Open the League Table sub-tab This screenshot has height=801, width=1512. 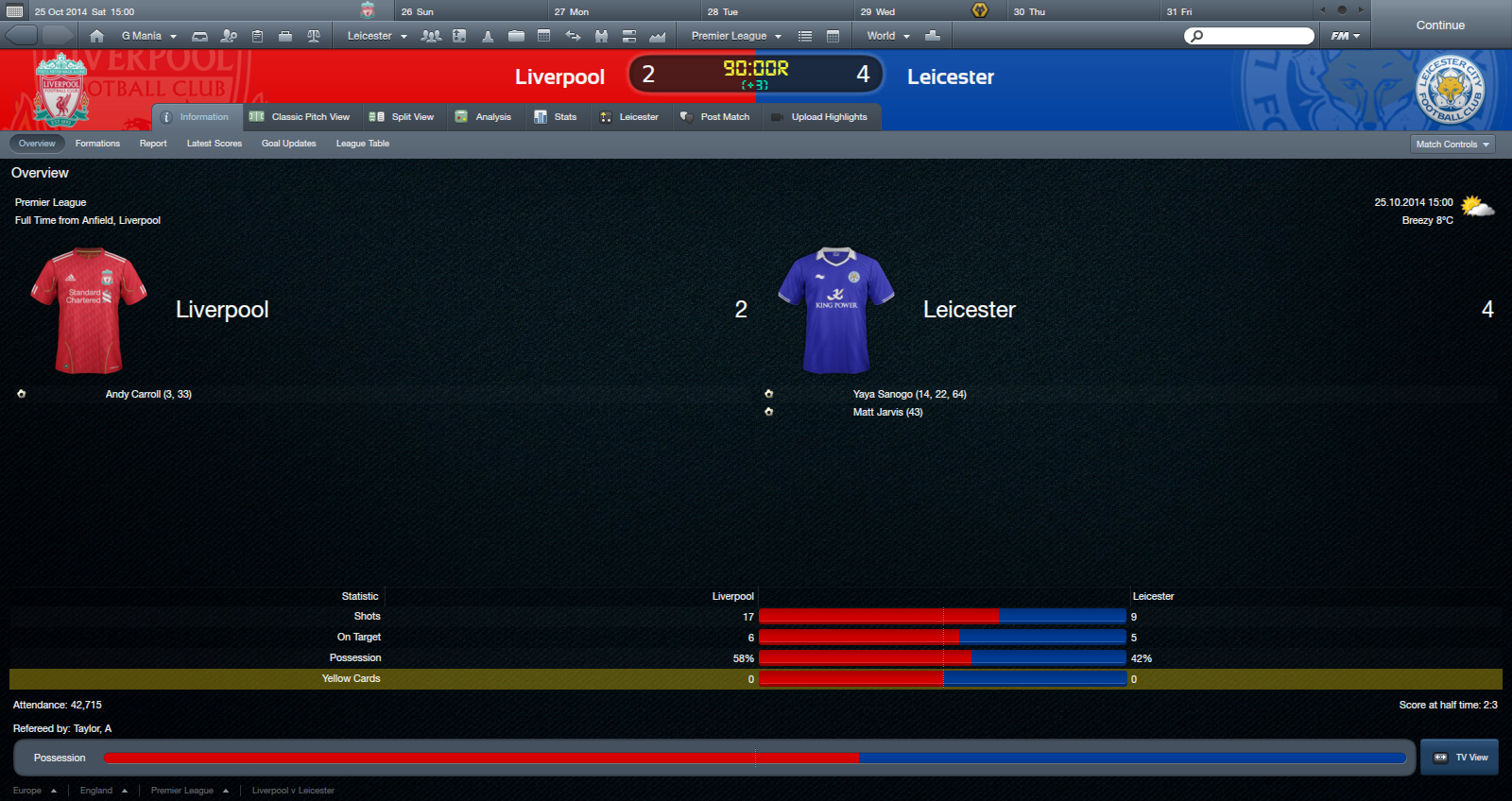click(x=363, y=144)
